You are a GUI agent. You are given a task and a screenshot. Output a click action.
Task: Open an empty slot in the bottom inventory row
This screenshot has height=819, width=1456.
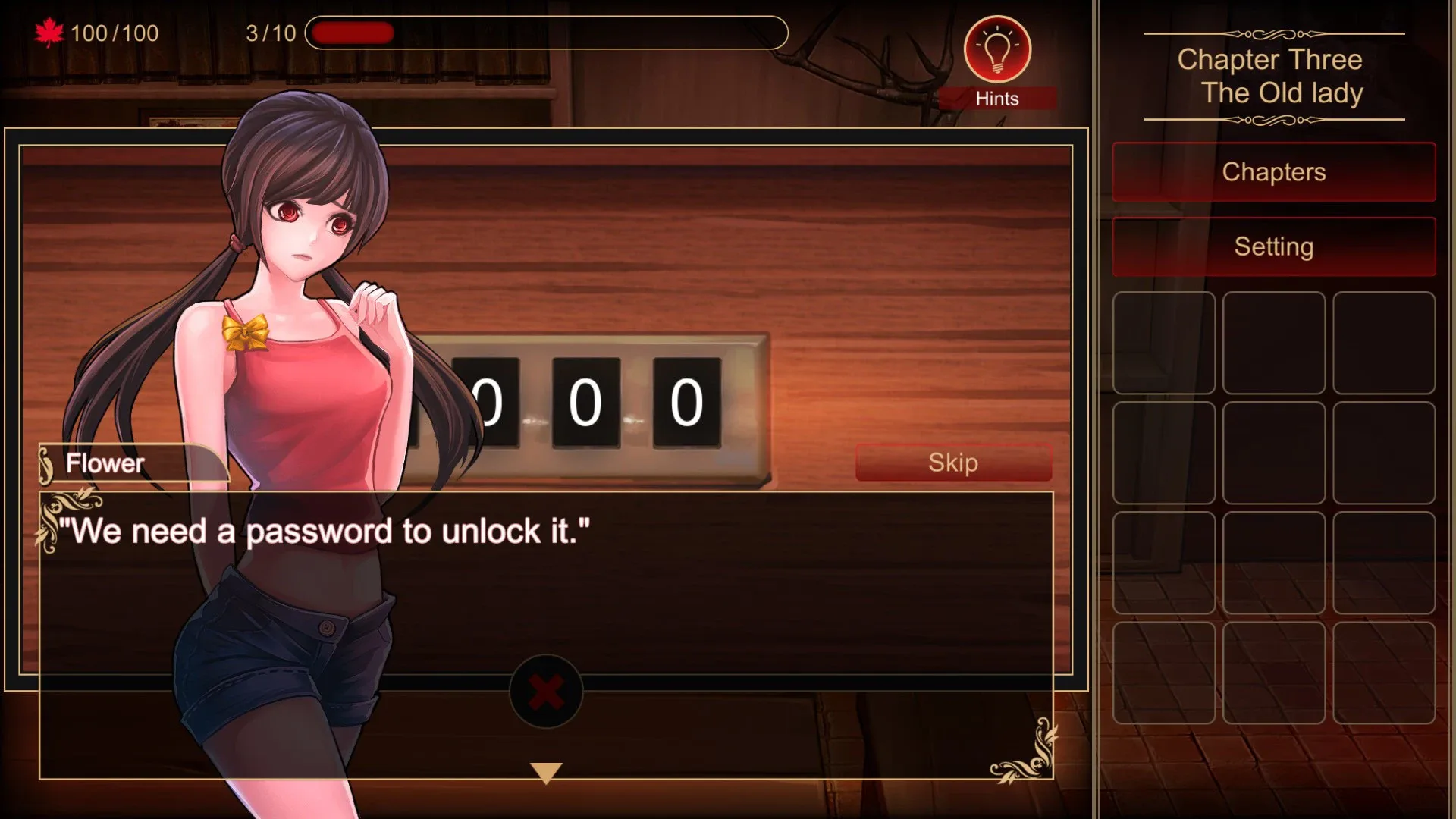(1165, 673)
